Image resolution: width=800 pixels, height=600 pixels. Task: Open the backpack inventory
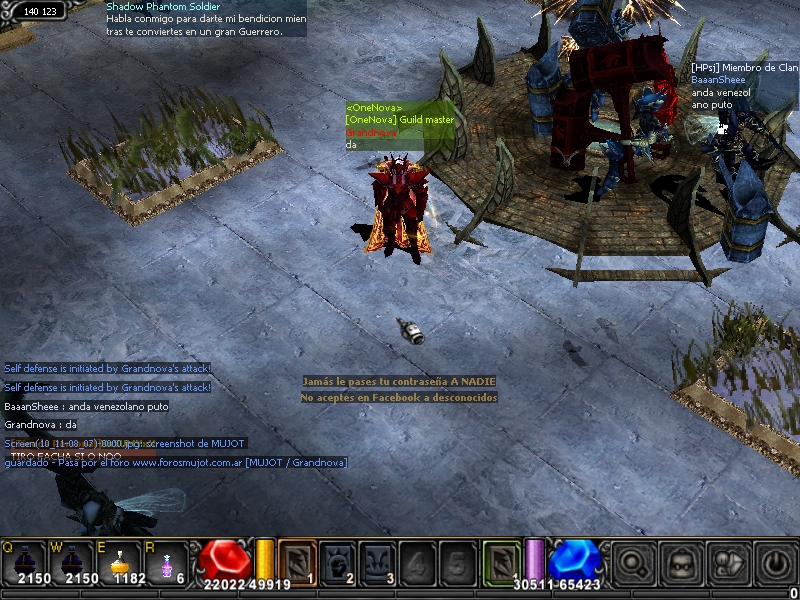[681, 562]
